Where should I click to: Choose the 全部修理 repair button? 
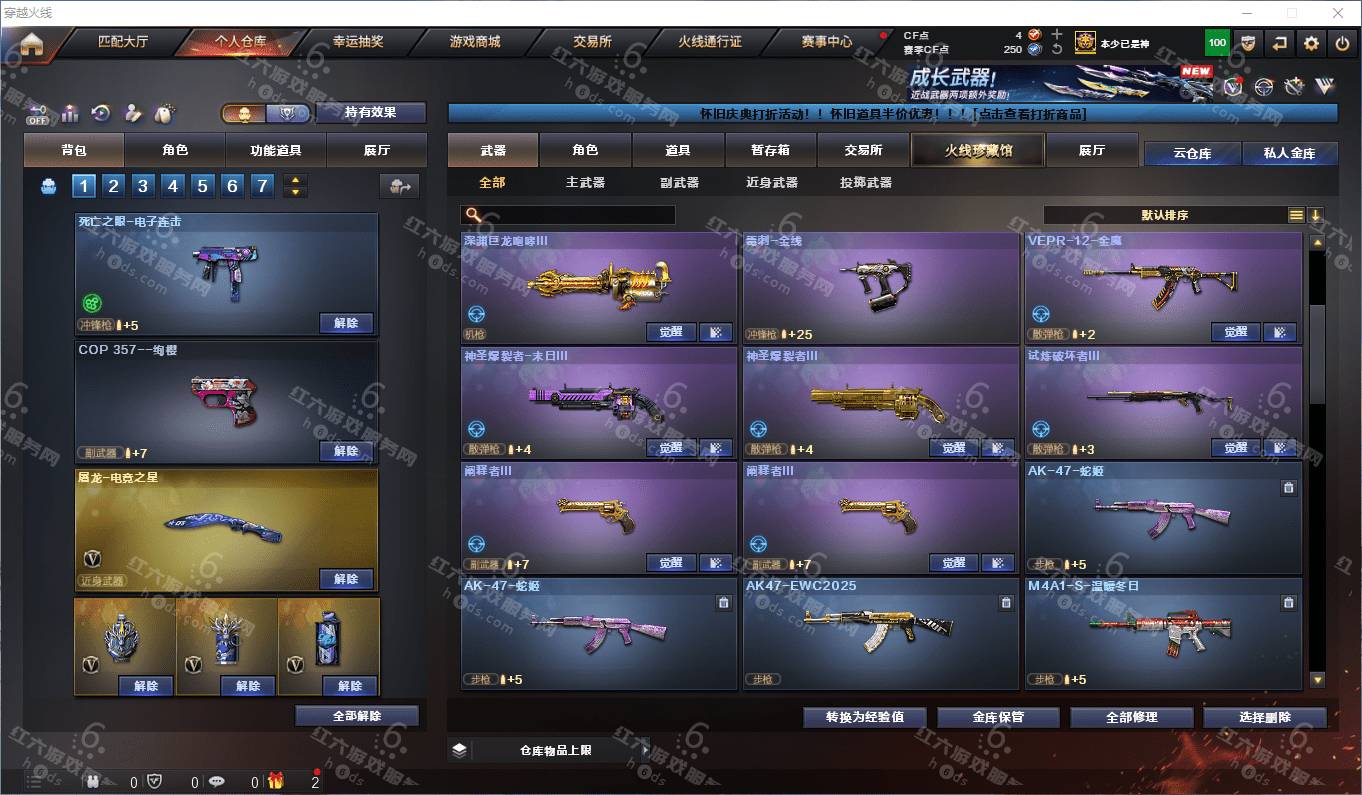[x=1132, y=717]
